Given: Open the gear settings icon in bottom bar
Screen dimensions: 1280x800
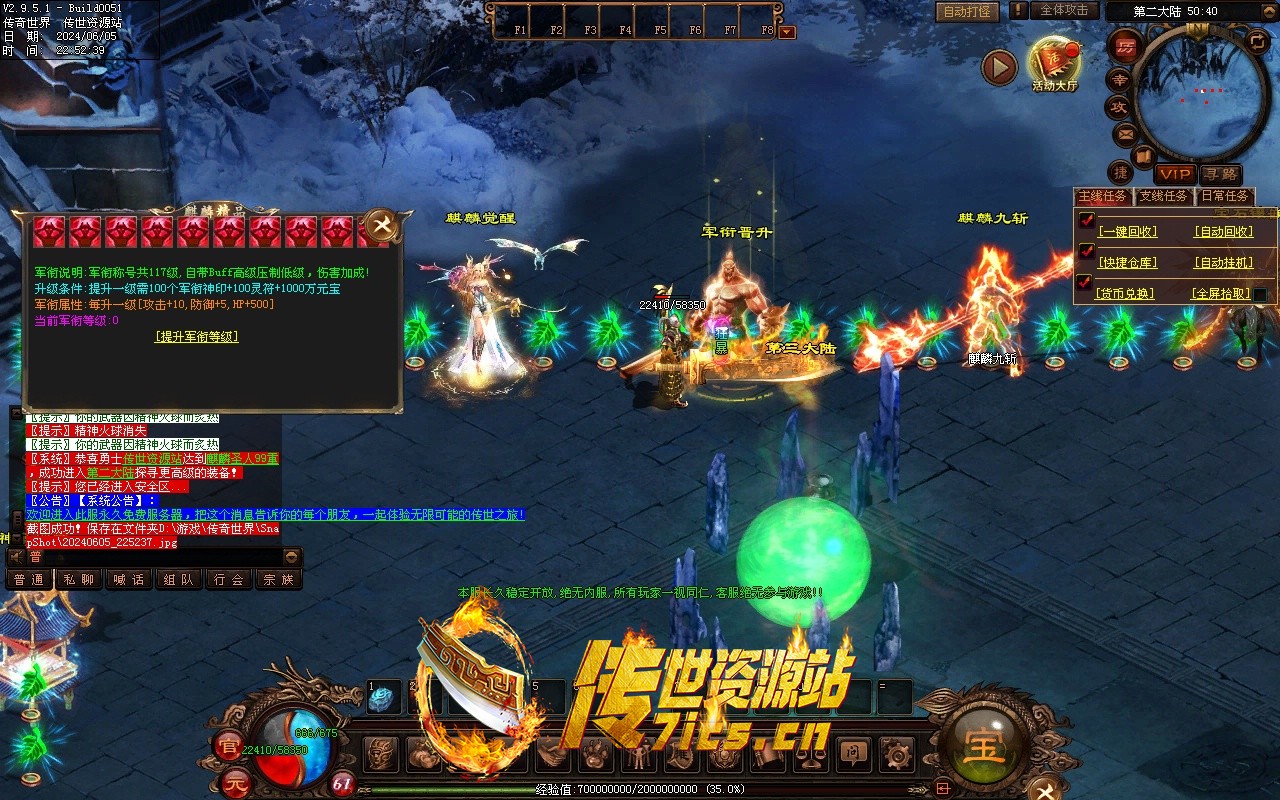Looking at the screenshot, I should click(x=897, y=753).
